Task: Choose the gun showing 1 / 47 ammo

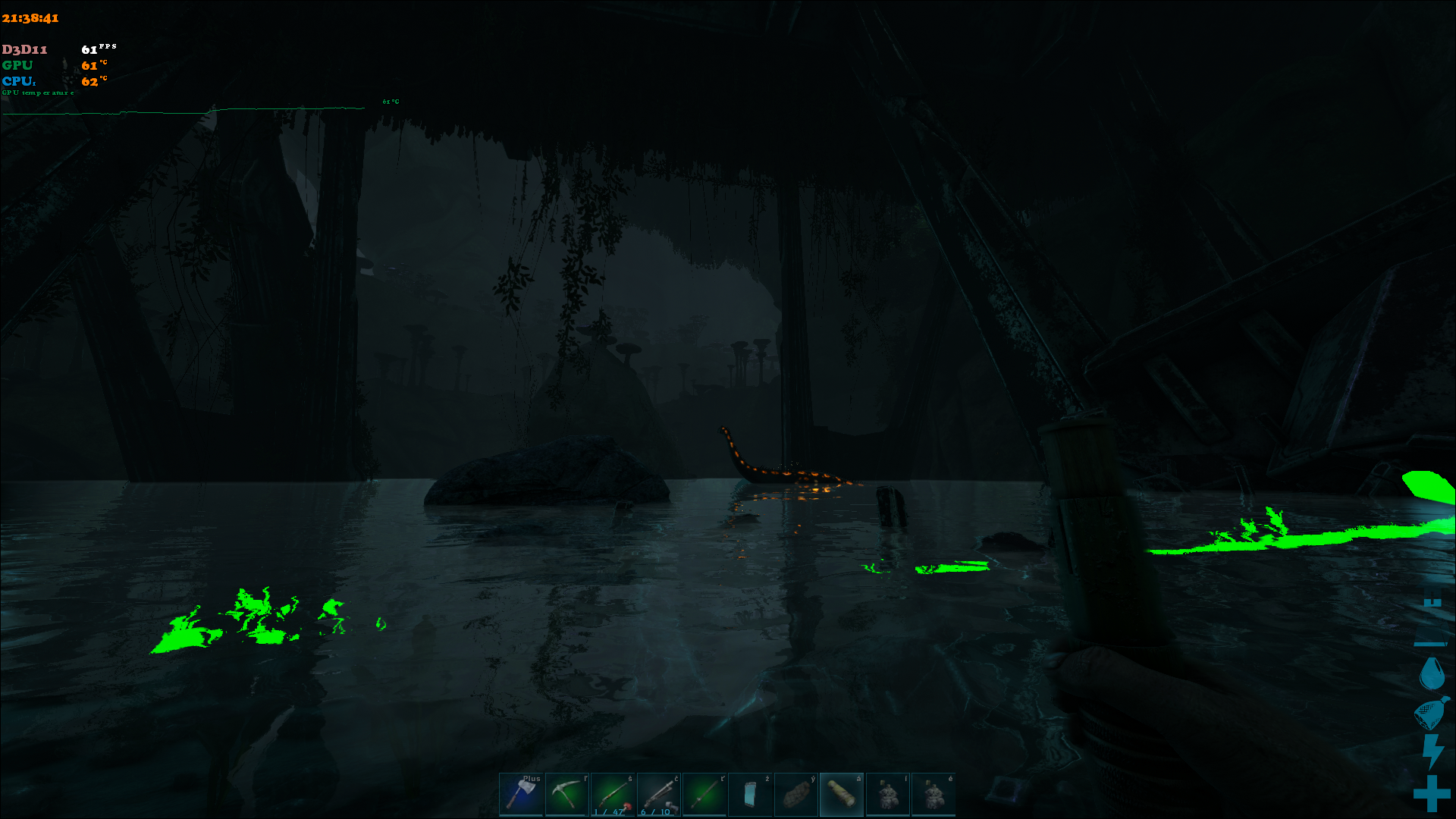Action: pos(613,794)
